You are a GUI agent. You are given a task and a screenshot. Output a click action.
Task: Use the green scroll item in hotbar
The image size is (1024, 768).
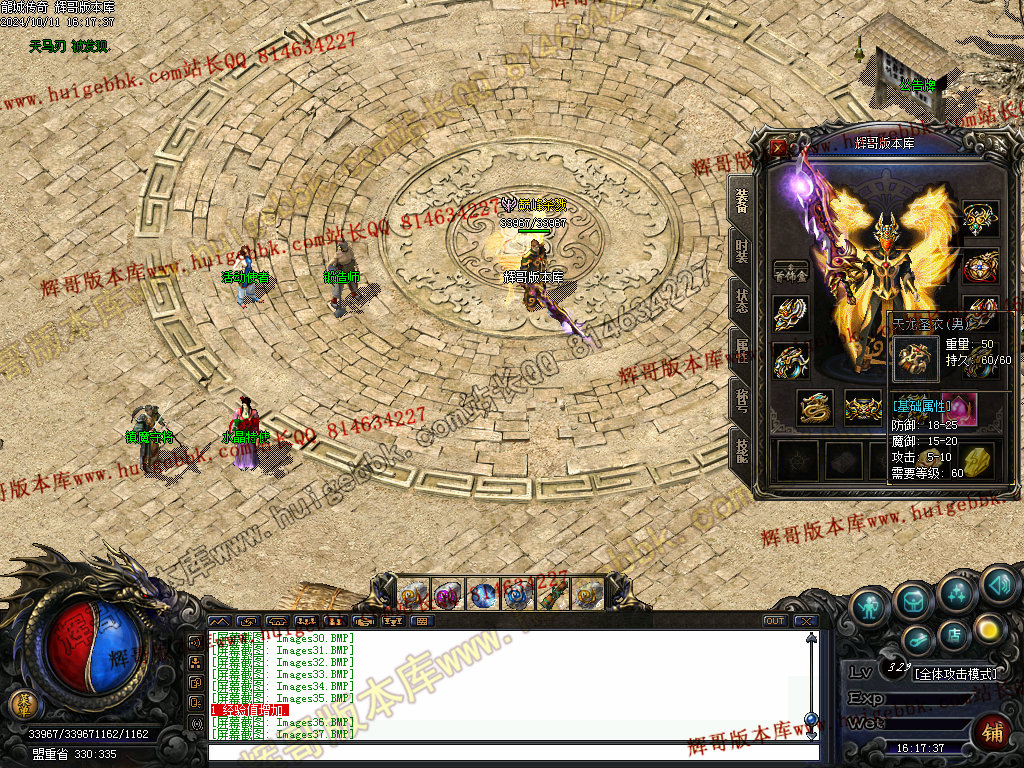[x=551, y=595]
